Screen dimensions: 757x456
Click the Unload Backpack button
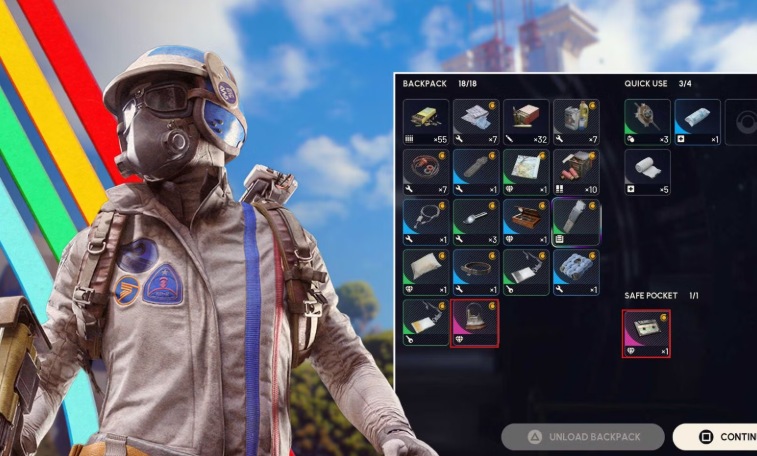(583, 437)
